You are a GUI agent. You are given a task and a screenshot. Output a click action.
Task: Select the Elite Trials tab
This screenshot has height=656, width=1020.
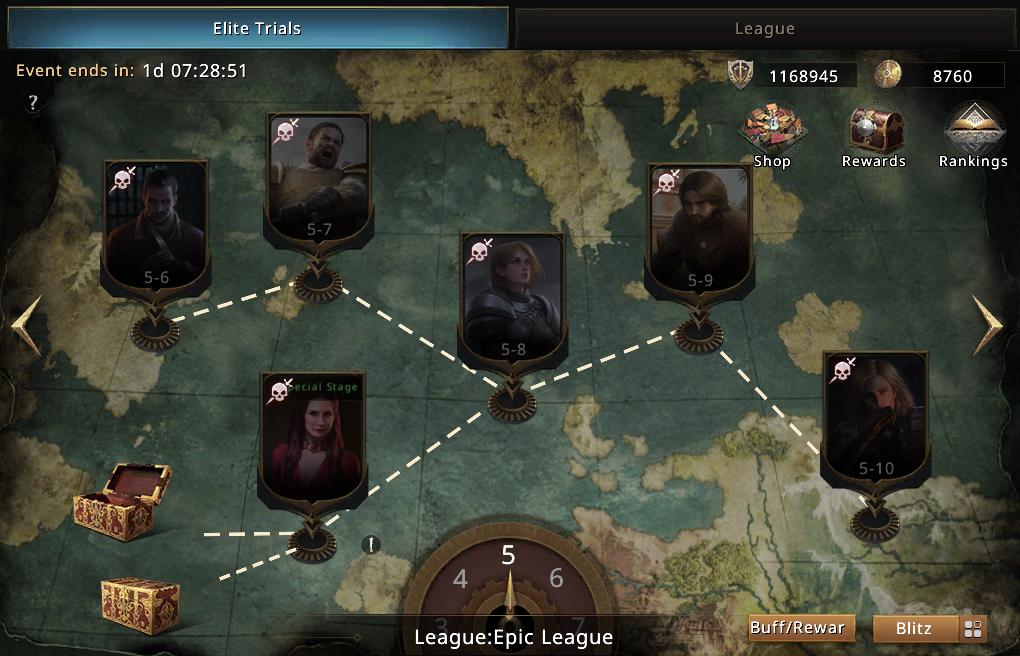click(256, 29)
